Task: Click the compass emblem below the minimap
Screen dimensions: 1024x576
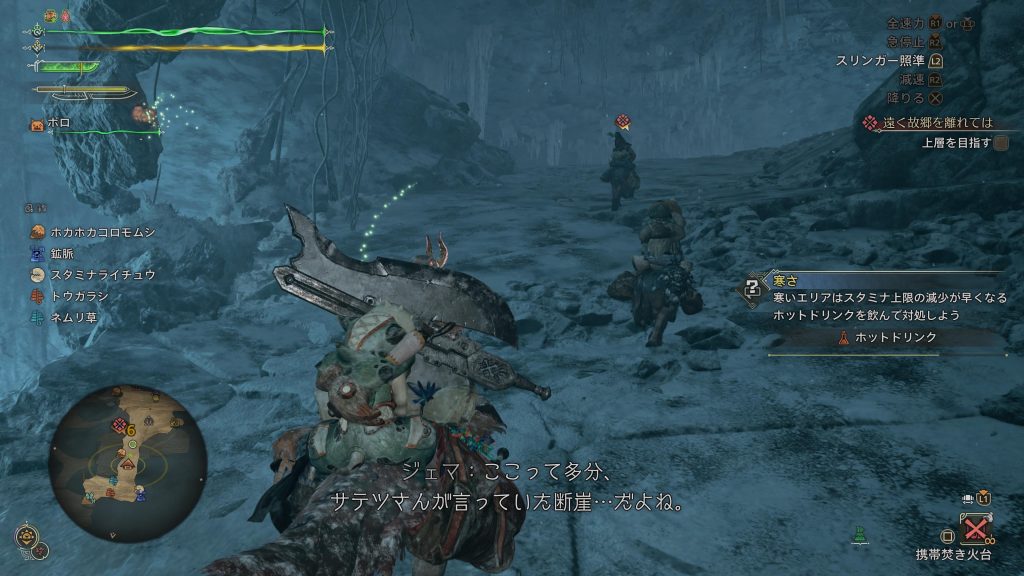Action: pos(27,536)
